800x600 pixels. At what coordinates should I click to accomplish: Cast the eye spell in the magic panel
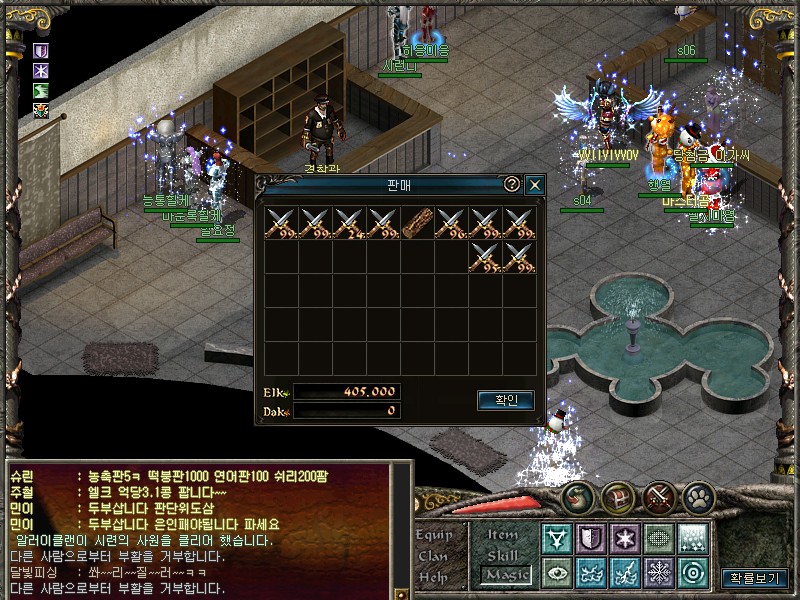pos(556,572)
